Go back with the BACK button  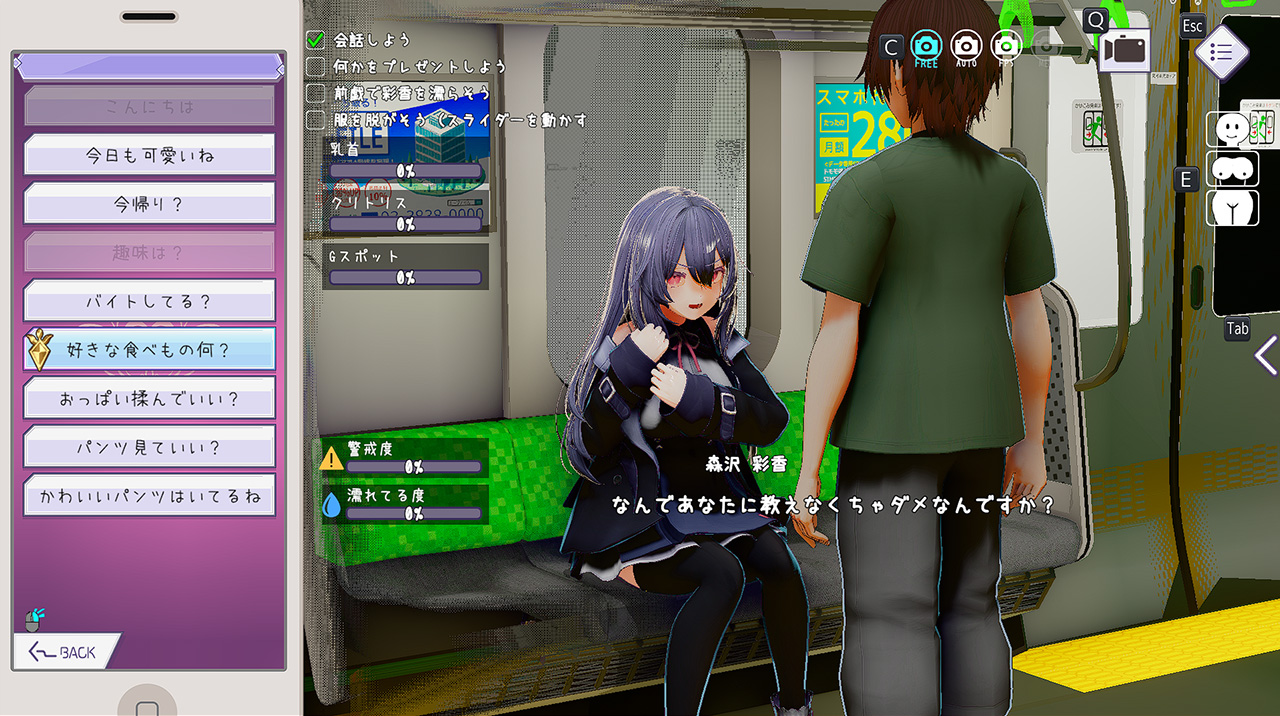tap(66, 652)
